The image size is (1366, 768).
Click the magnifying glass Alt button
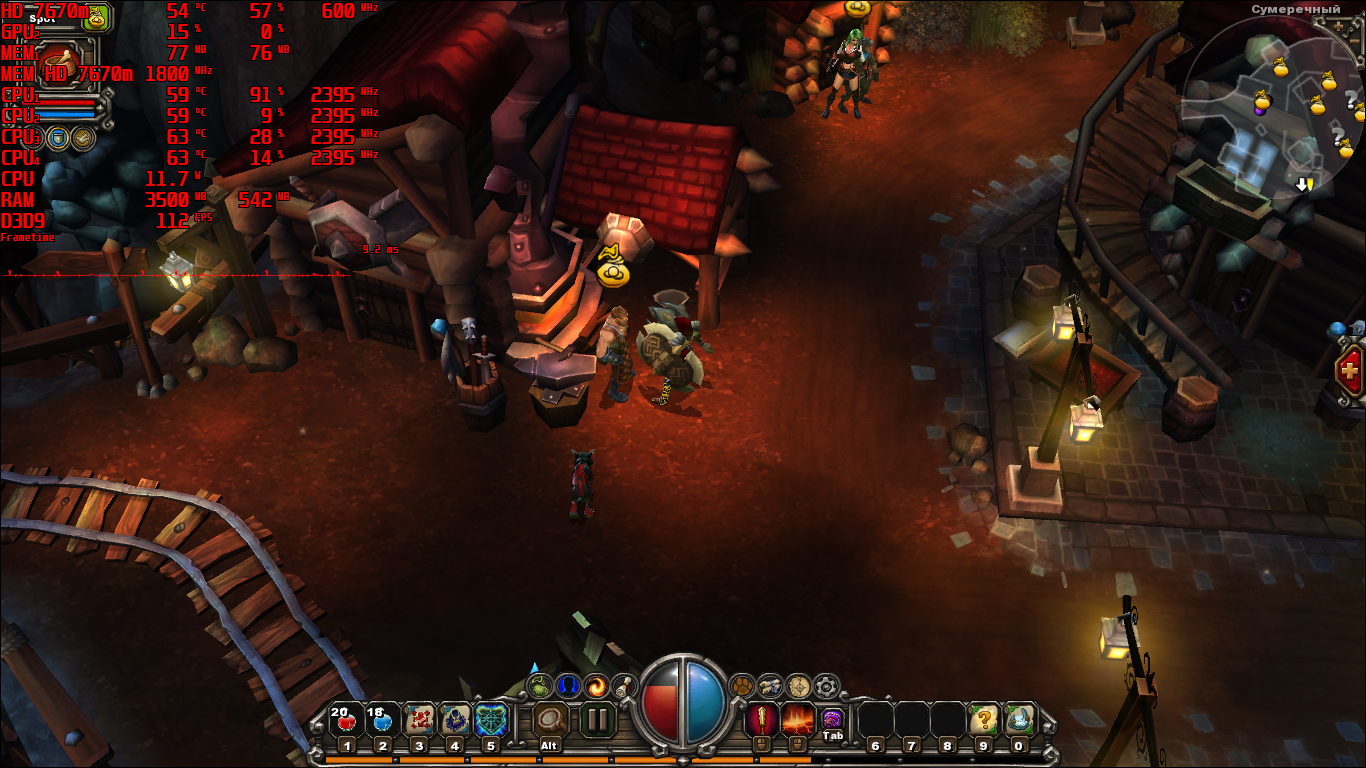coord(548,720)
